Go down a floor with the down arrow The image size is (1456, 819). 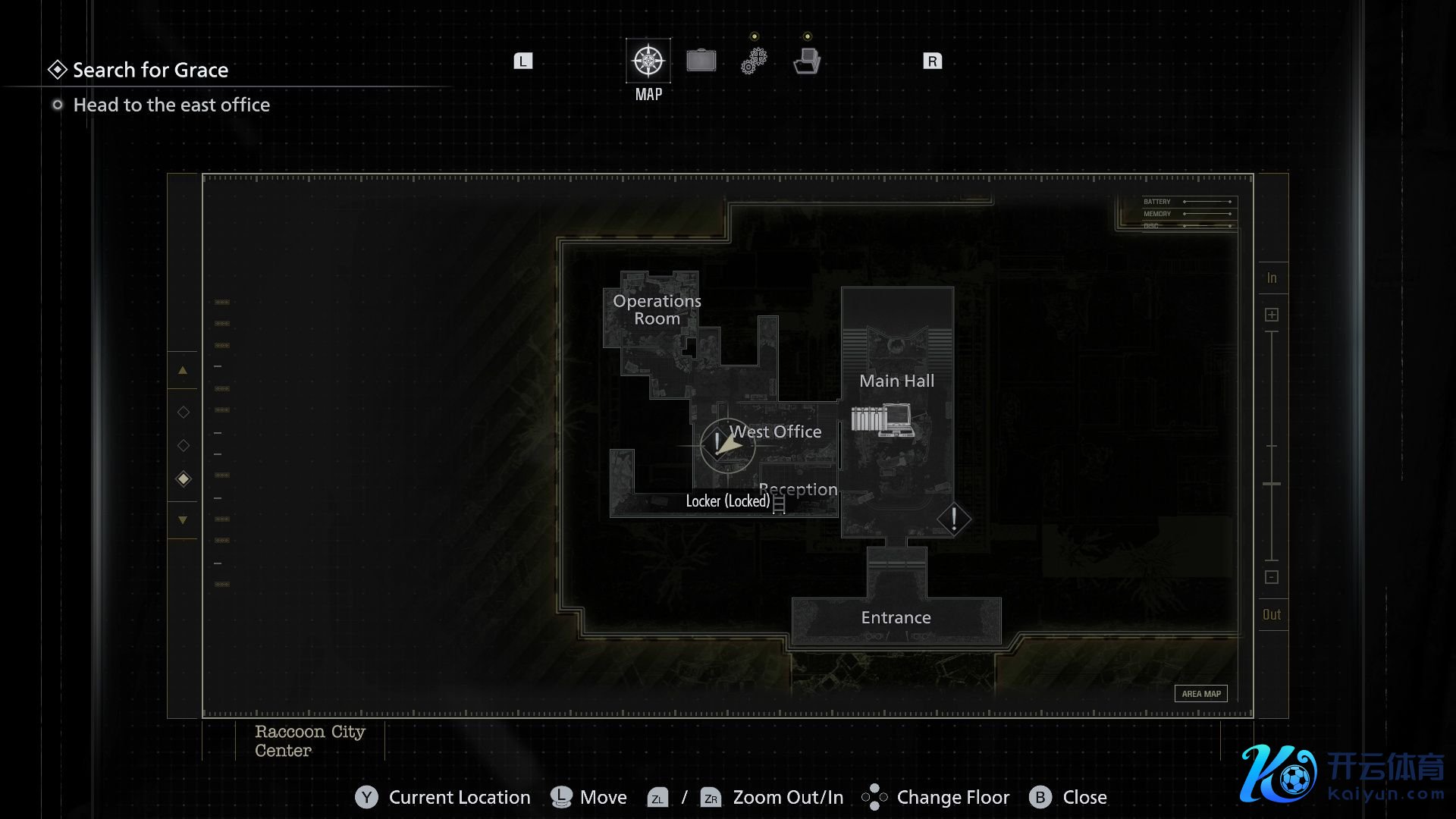click(x=183, y=520)
